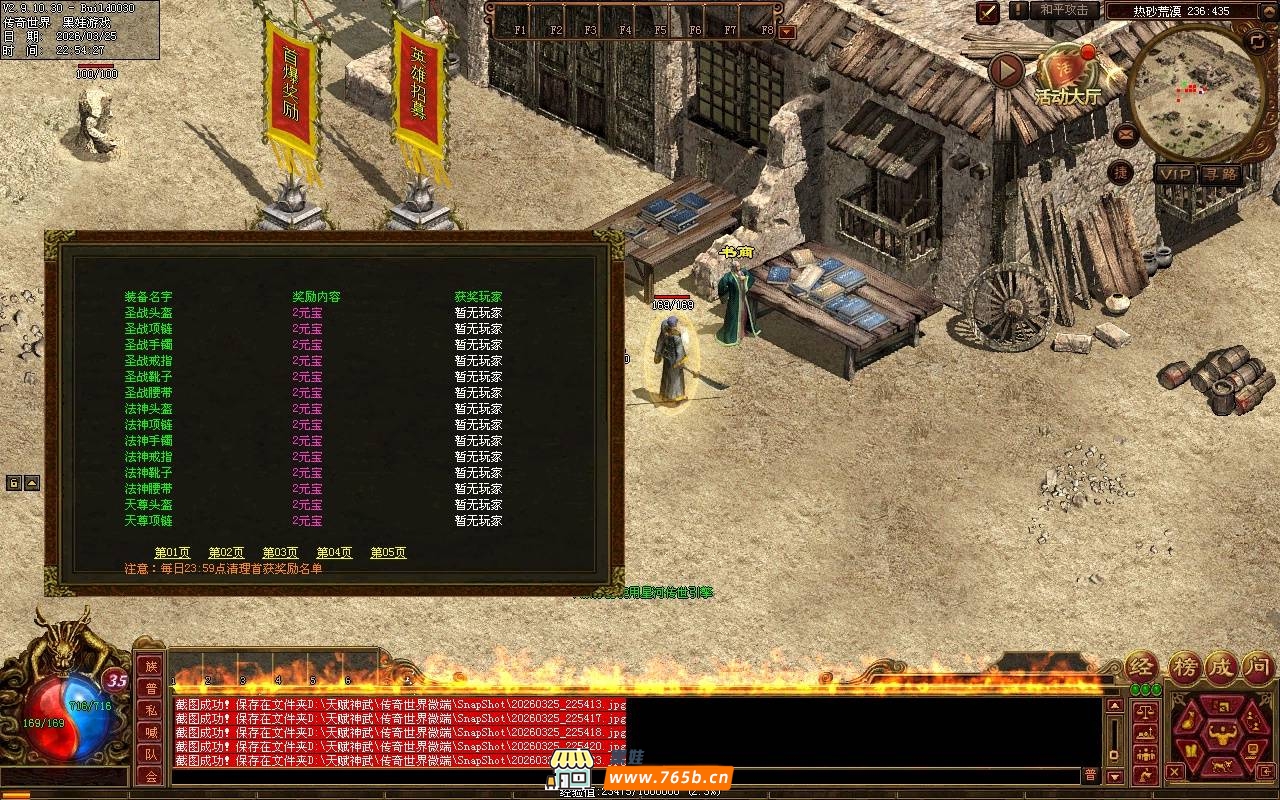Image resolution: width=1280 pixels, height=800 pixels.
Task: Go to page 第02页 of the reward list
Action: (x=226, y=553)
